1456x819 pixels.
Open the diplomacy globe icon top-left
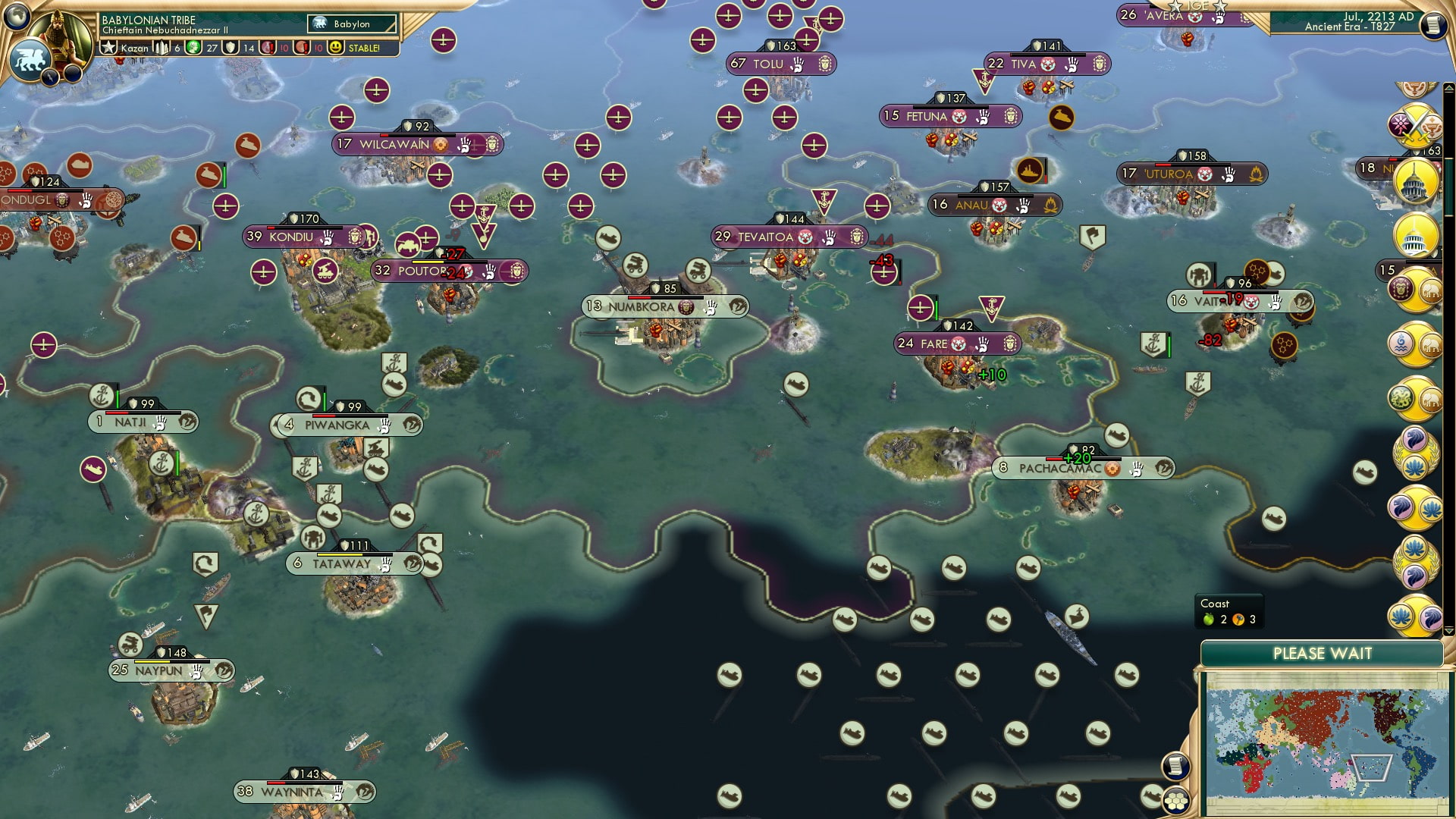point(16,16)
